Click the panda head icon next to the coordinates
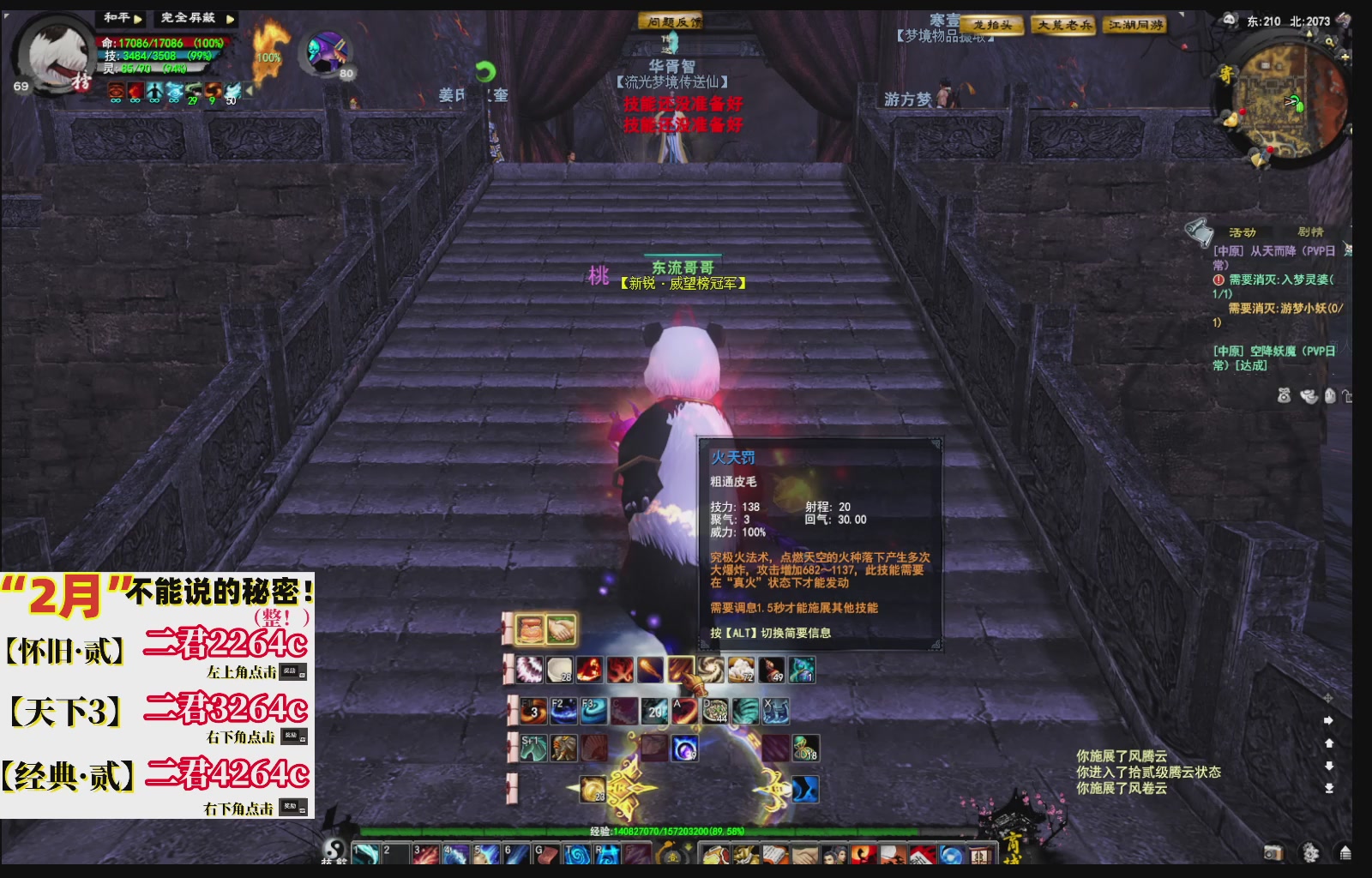This screenshot has width=1372, height=878. (1230, 19)
